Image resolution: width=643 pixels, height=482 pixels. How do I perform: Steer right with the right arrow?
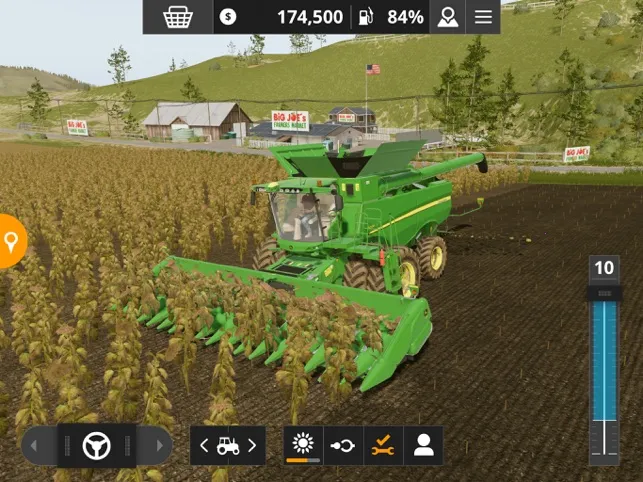(x=155, y=446)
